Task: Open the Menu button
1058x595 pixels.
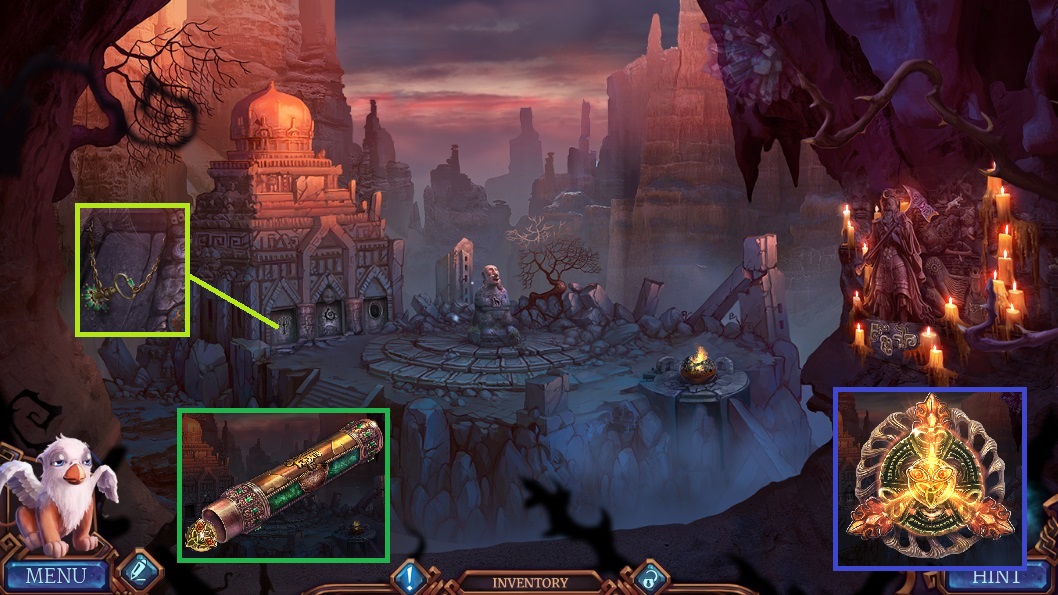Action: coord(56,576)
